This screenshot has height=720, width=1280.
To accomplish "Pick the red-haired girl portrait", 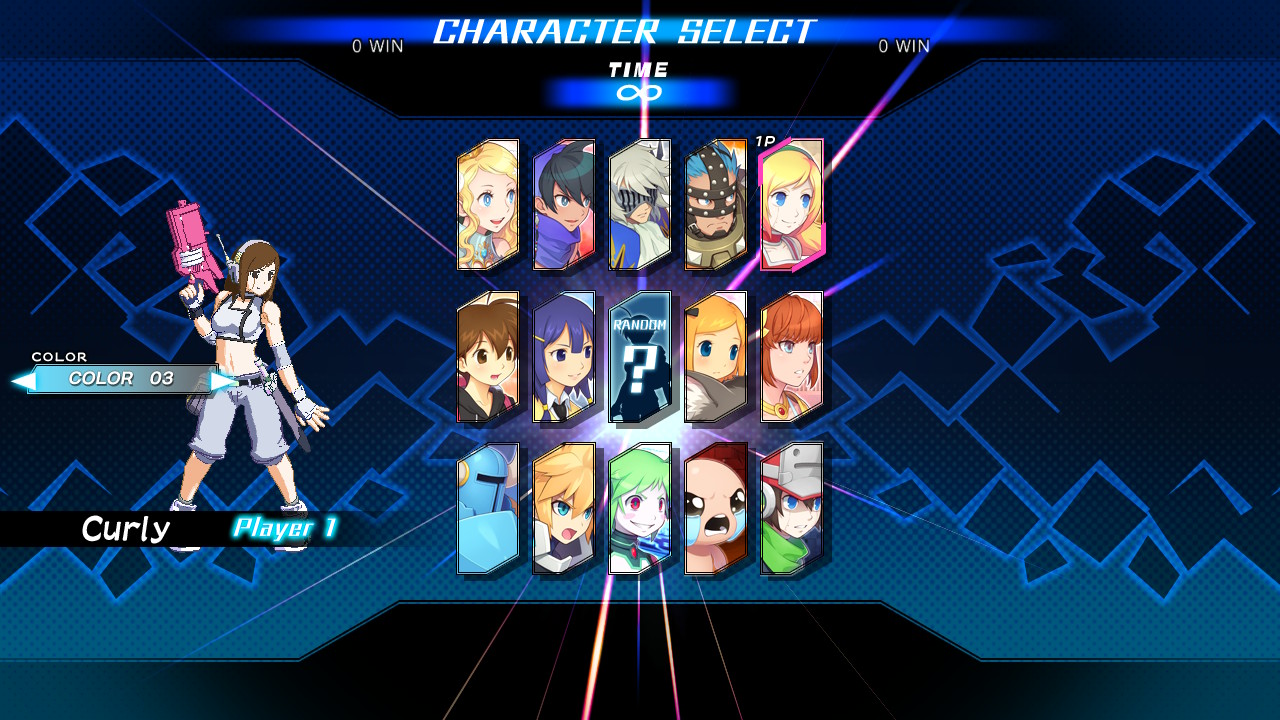I will click(x=792, y=357).
